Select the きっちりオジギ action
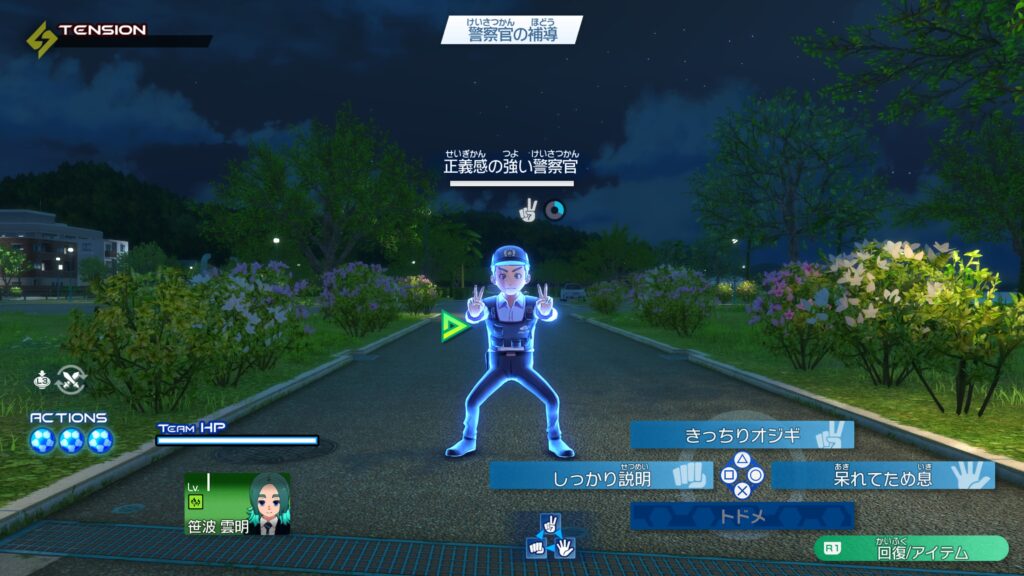 [742, 435]
